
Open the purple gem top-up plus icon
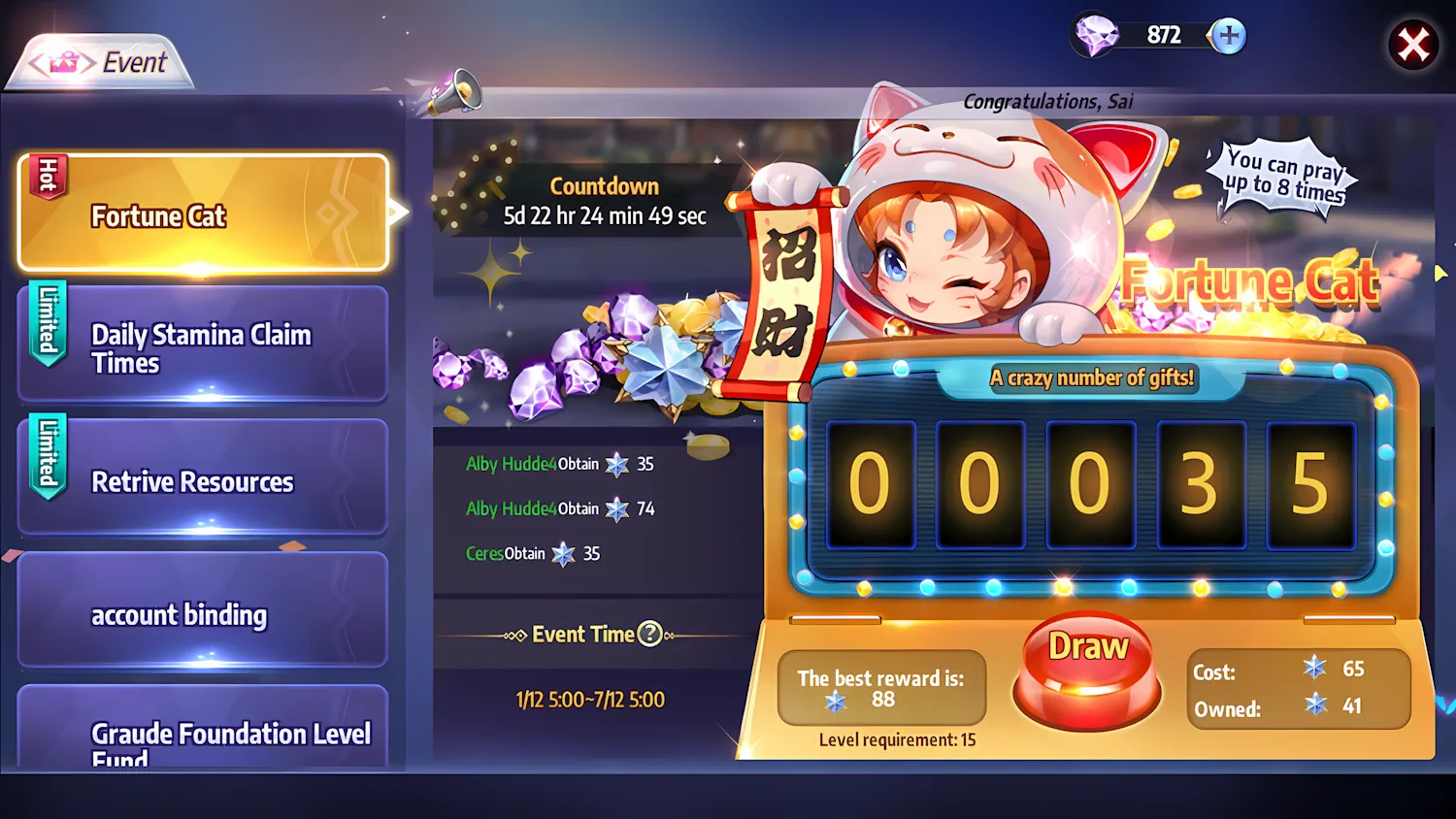point(1226,35)
